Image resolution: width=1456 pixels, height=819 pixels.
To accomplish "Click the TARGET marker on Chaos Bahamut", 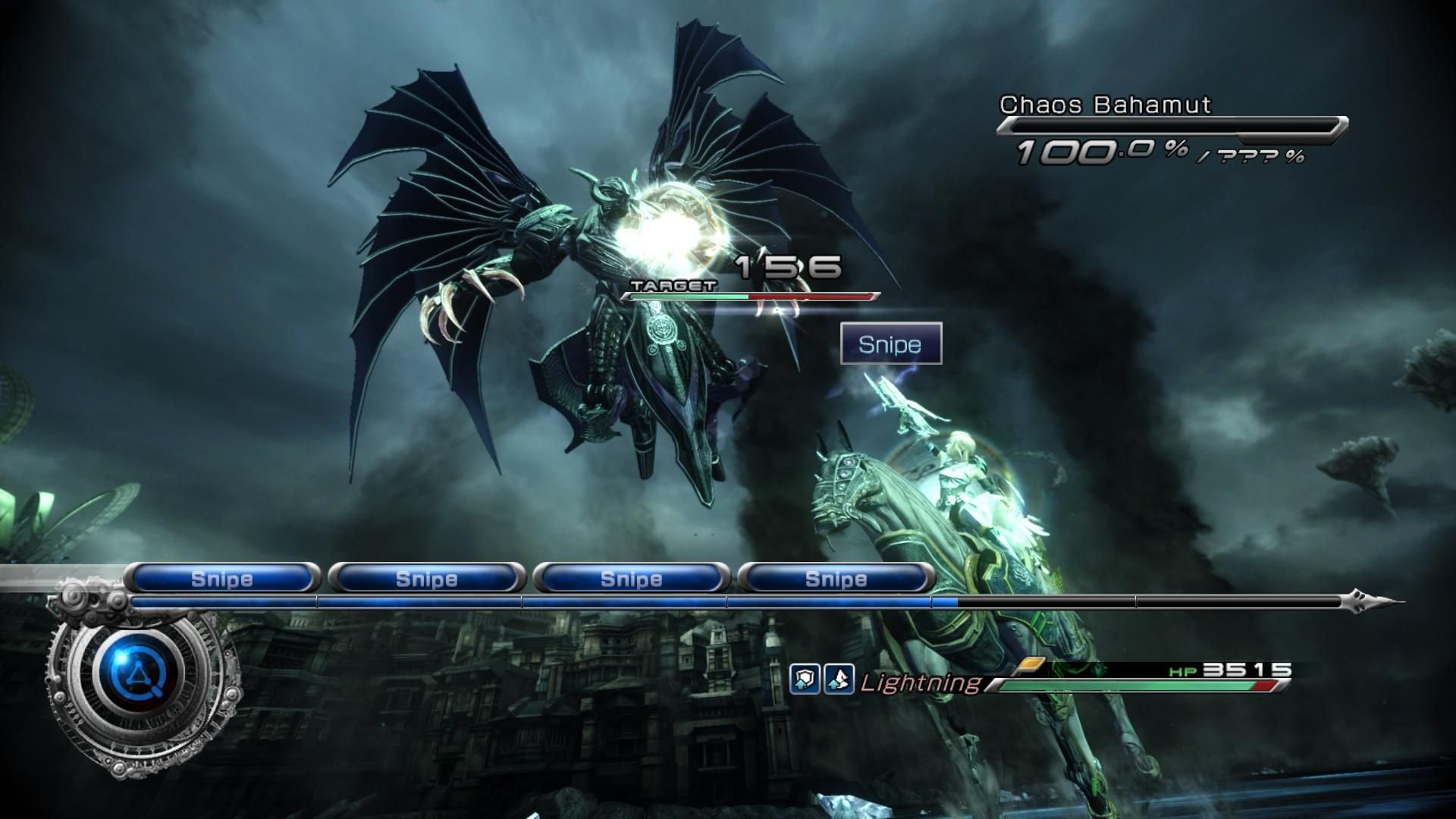I will point(673,286).
